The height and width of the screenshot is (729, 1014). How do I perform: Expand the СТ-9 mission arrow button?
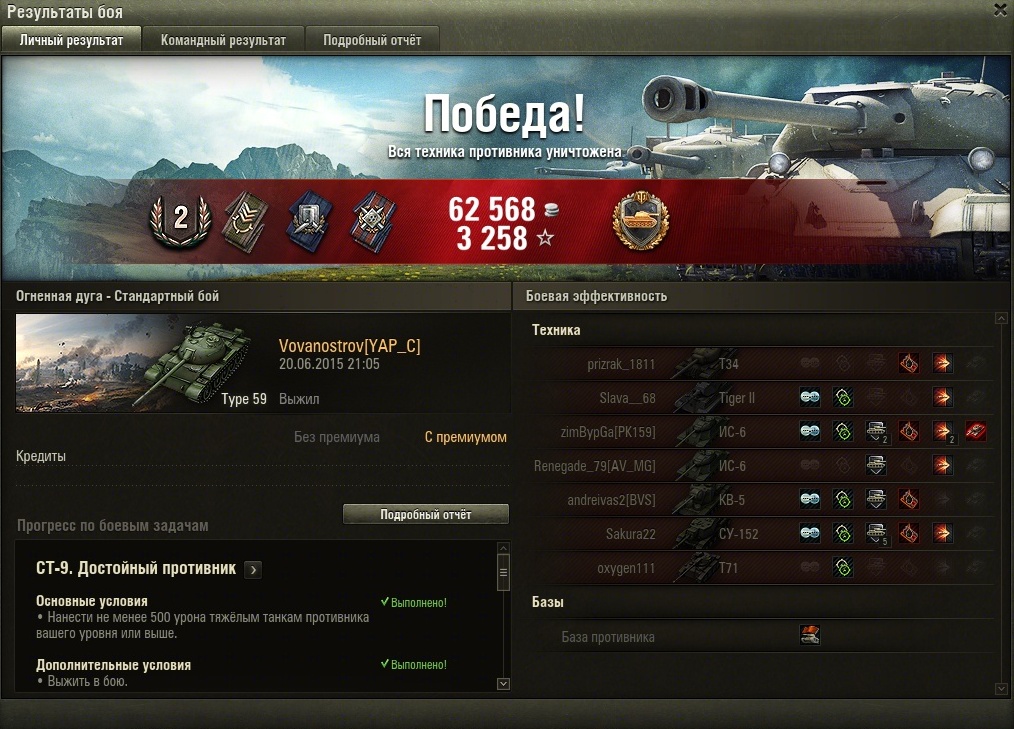253,569
